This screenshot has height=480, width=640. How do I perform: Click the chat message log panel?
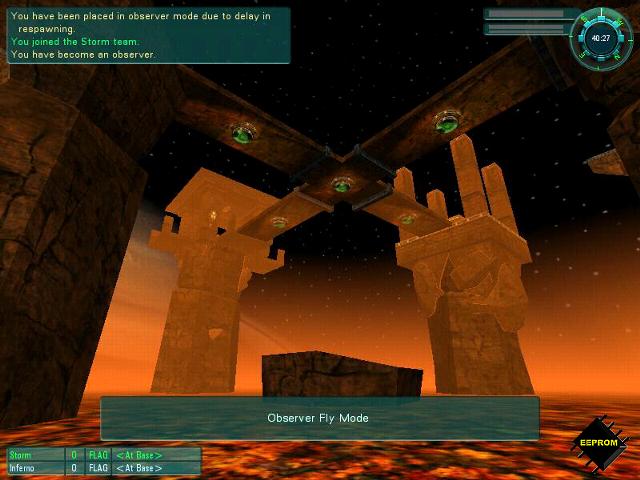click(148, 35)
